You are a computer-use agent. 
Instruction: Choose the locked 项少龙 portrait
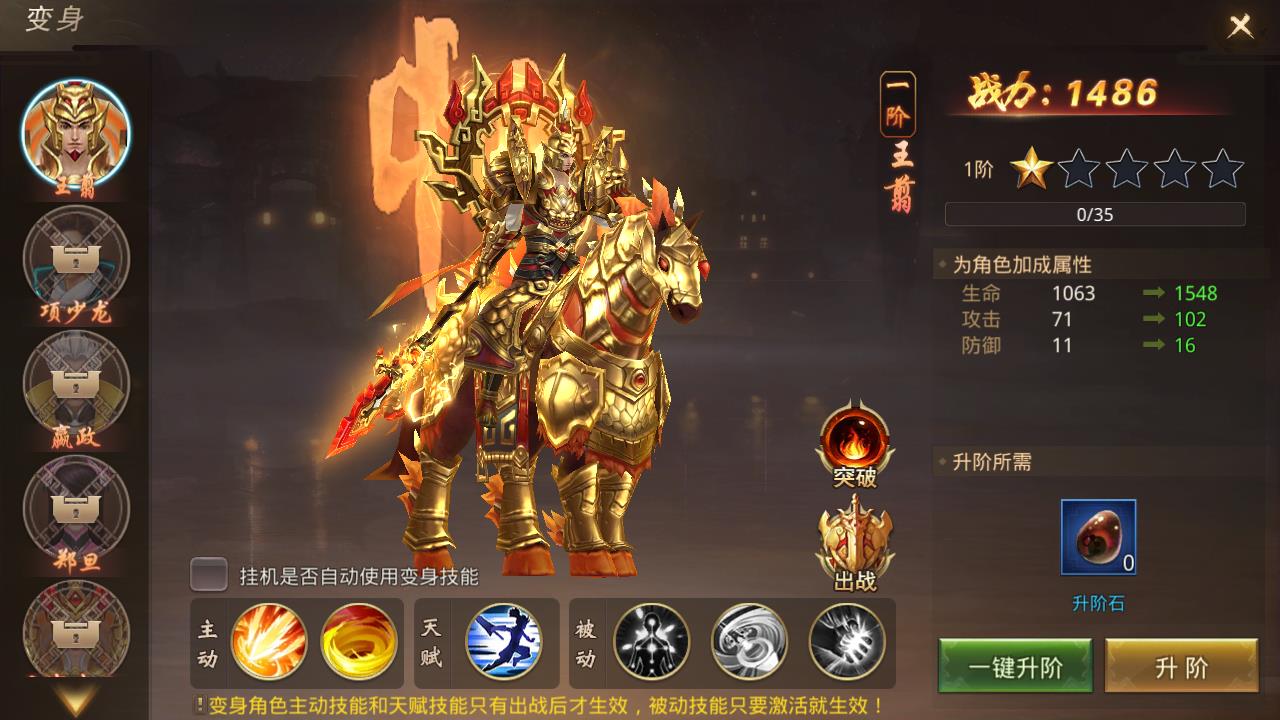pyautogui.click(x=76, y=260)
